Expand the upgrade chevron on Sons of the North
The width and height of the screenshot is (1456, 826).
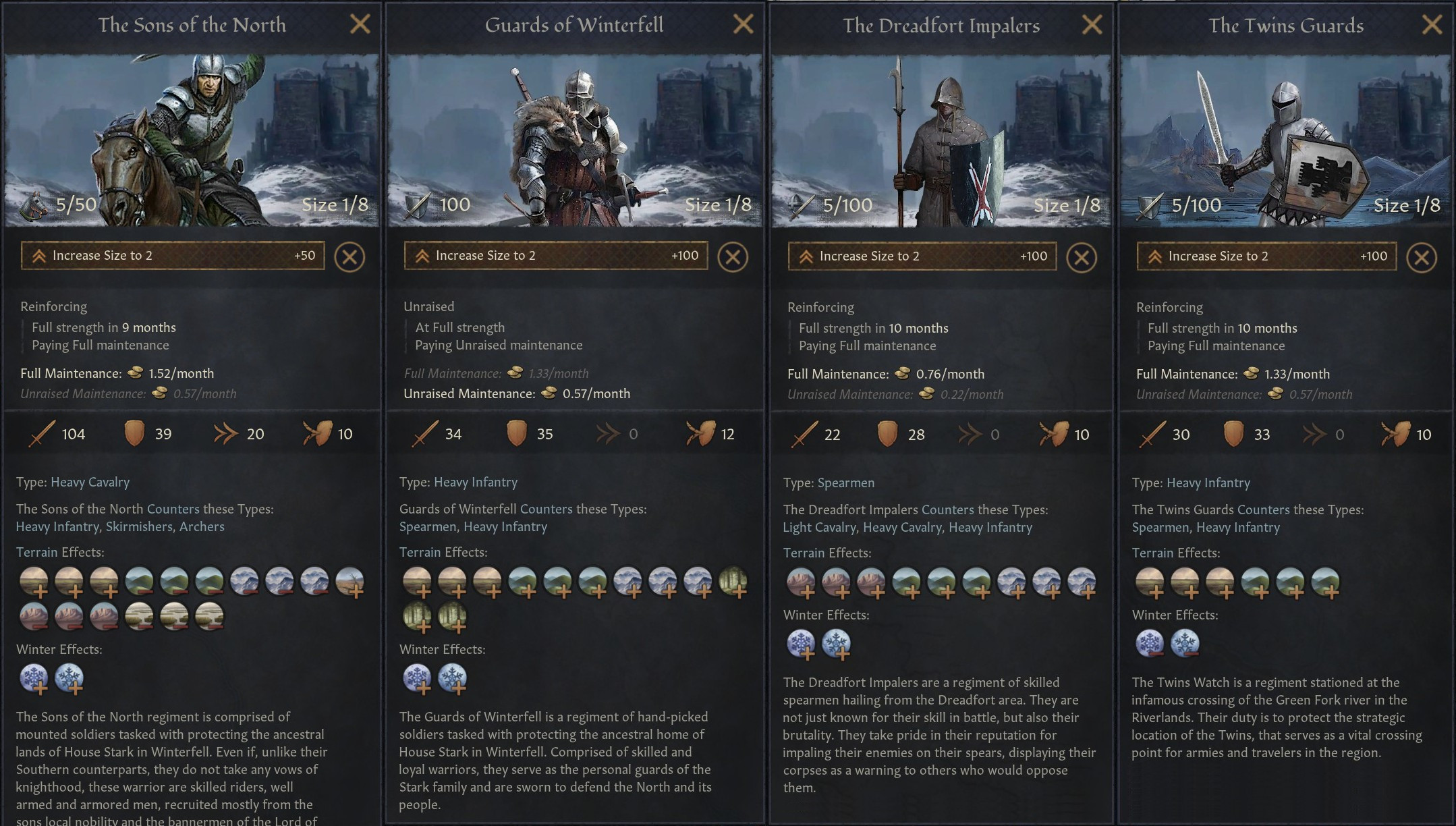[x=40, y=256]
